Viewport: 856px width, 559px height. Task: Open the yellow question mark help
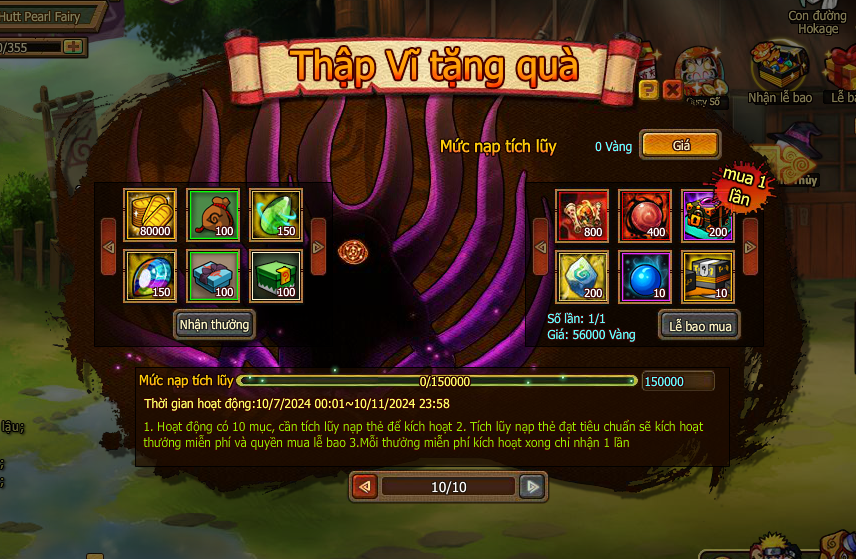pos(648,90)
